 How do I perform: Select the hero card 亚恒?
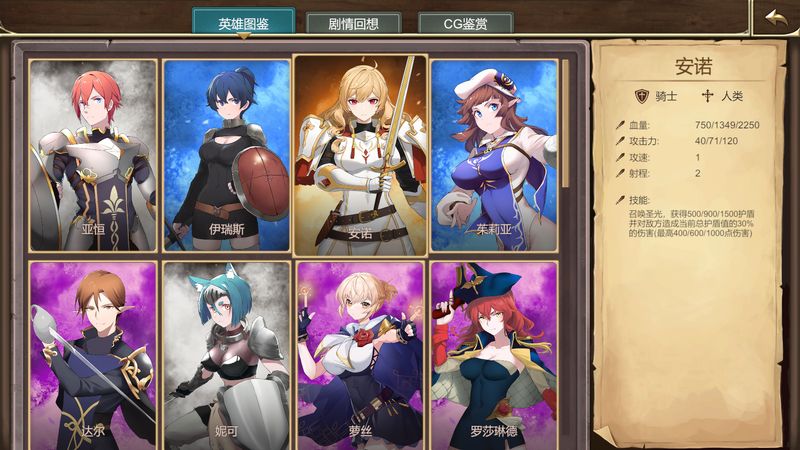point(94,155)
